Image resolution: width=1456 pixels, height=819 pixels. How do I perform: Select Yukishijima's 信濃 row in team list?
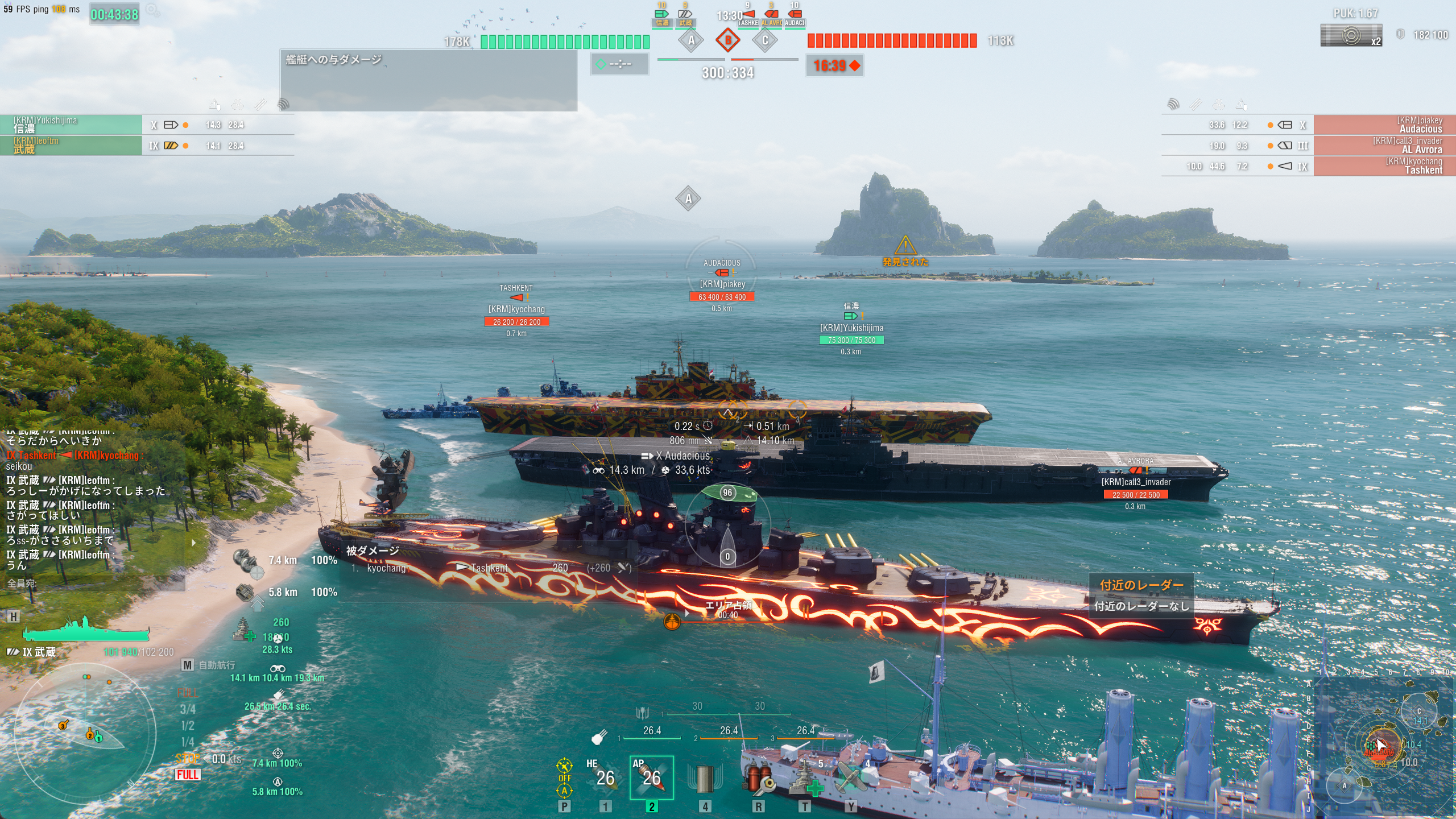(71, 125)
